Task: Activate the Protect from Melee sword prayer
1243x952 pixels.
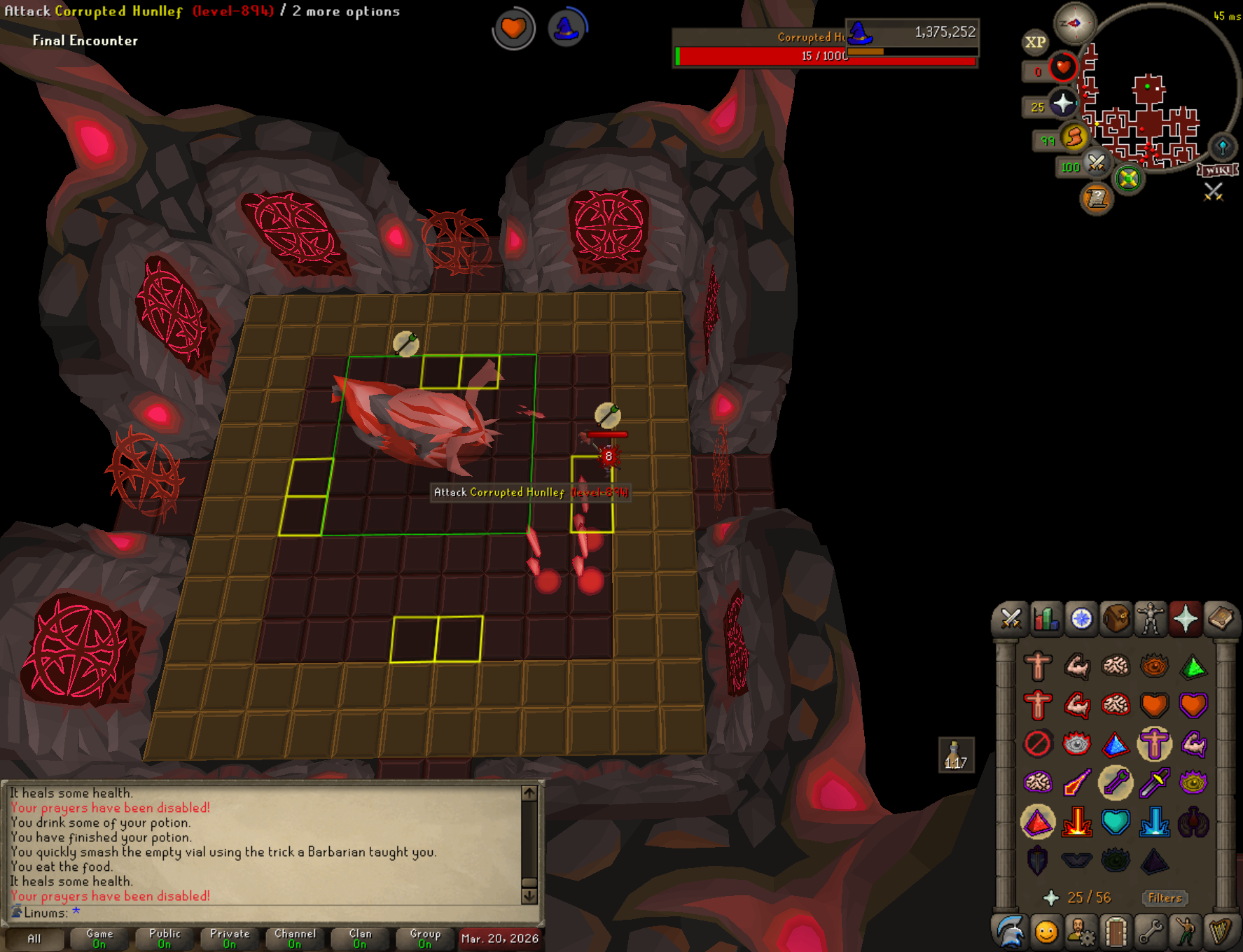Action: (x=1154, y=783)
